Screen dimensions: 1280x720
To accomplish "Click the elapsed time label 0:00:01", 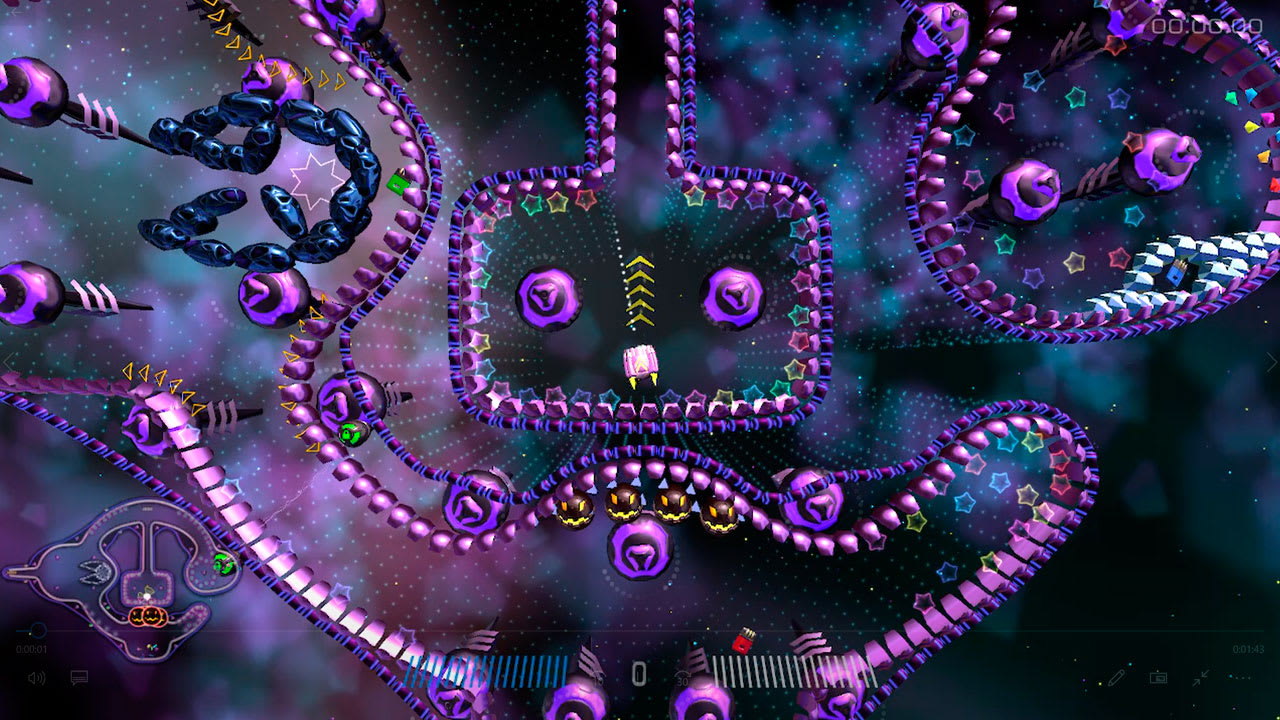I will click(x=31, y=648).
